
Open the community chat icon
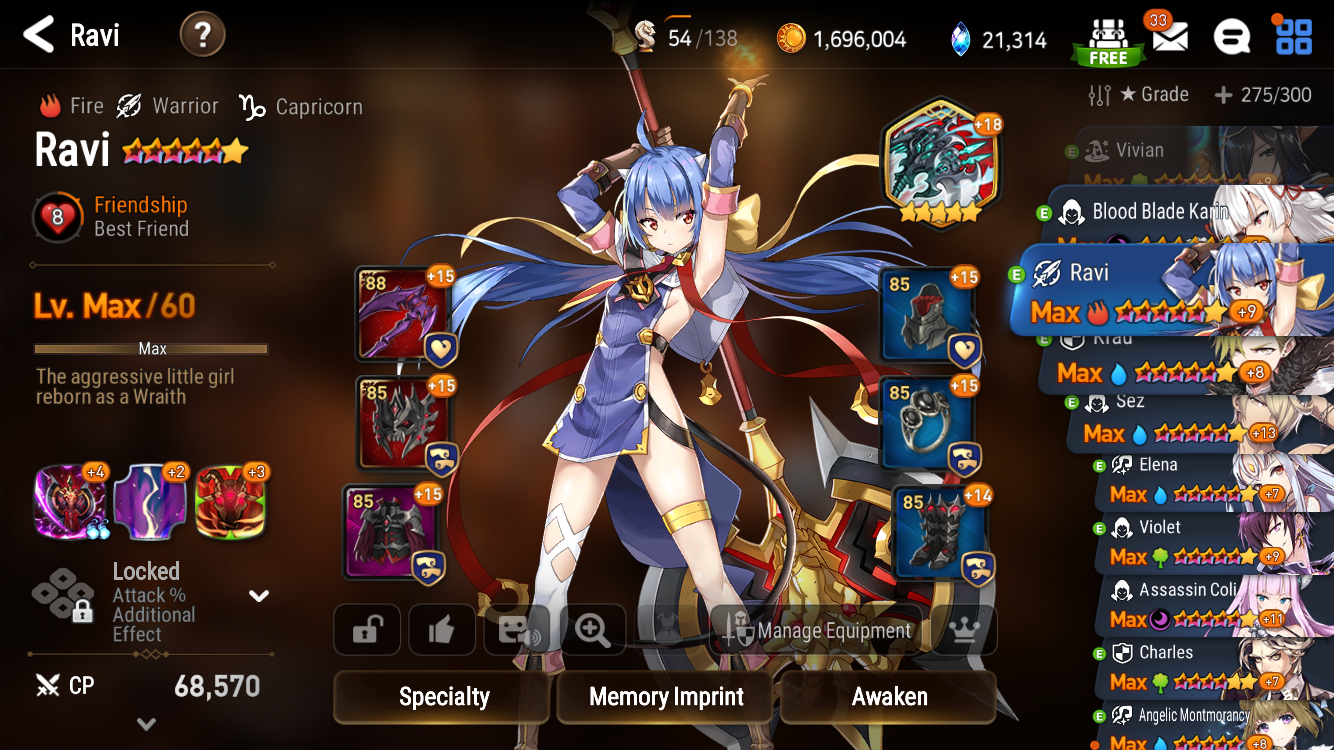pos(1232,35)
